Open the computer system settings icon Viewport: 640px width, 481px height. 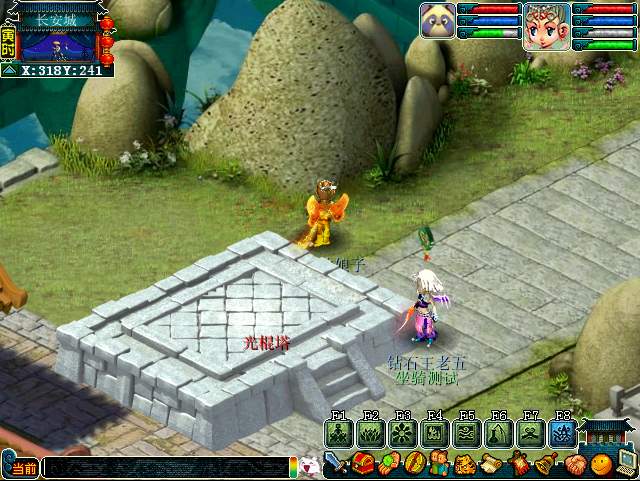[x=626, y=462]
